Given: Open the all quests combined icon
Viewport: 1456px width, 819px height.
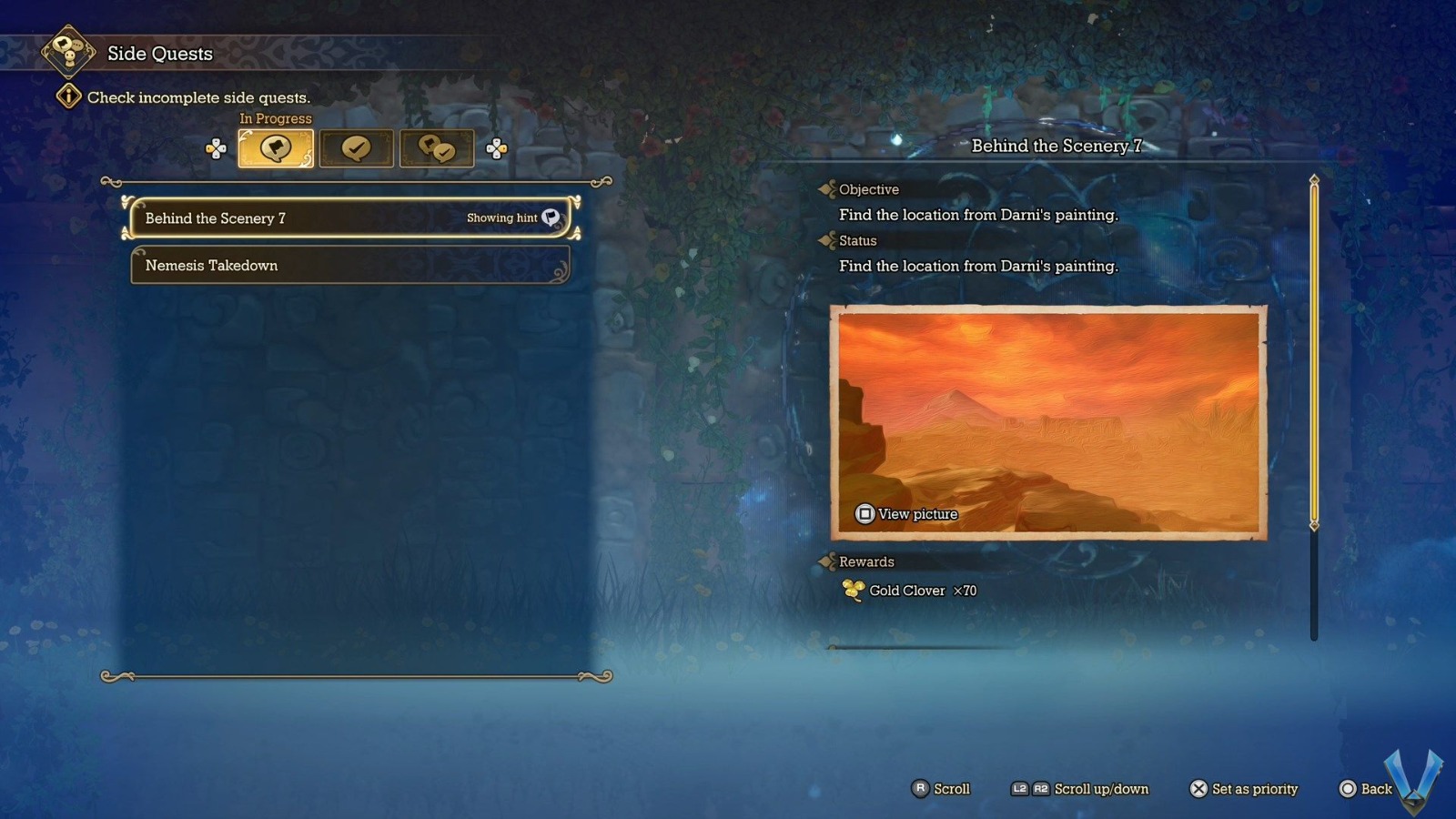Looking at the screenshot, I should (x=438, y=147).
